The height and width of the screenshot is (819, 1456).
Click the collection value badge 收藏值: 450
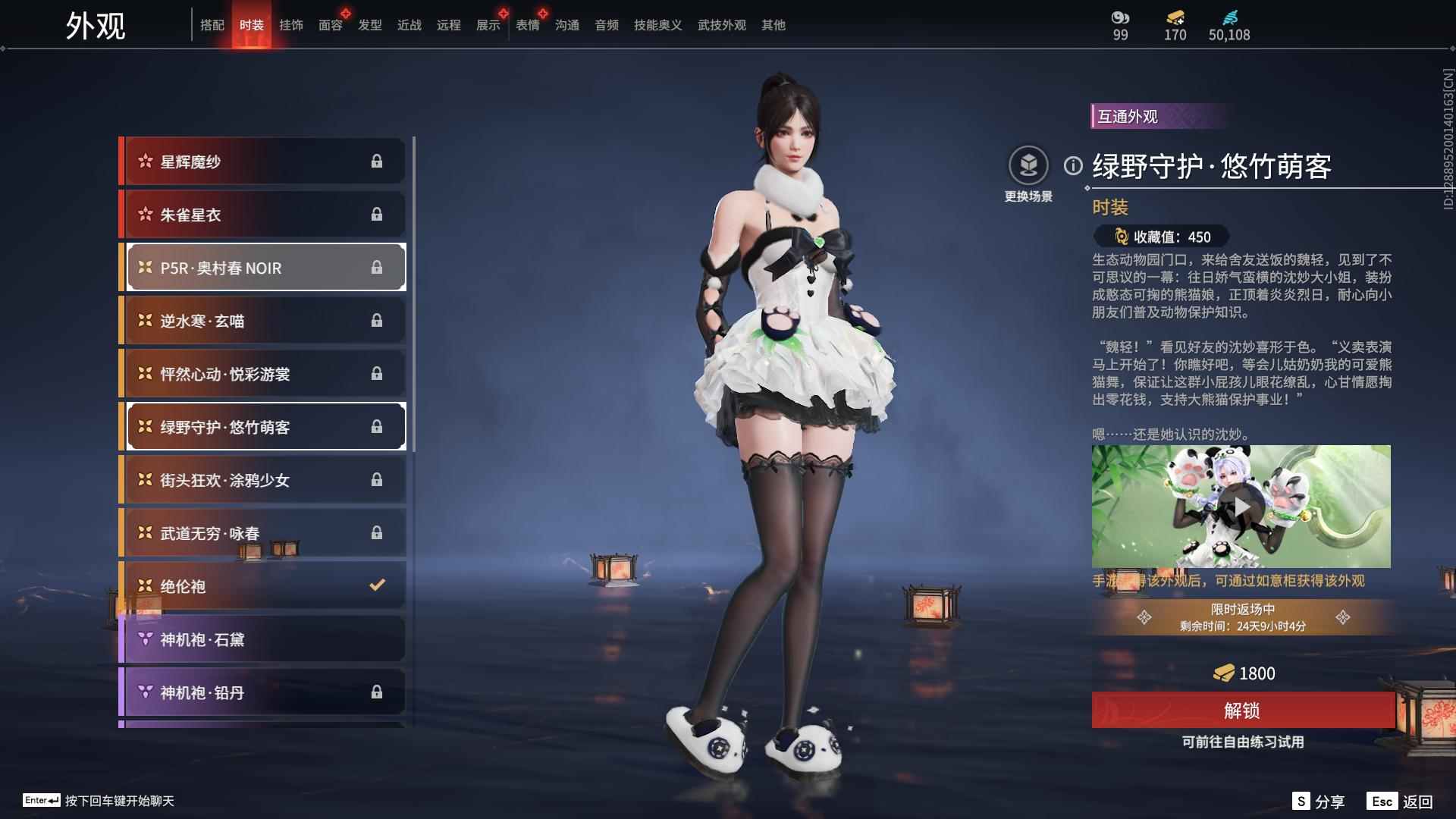point(1160,237)
